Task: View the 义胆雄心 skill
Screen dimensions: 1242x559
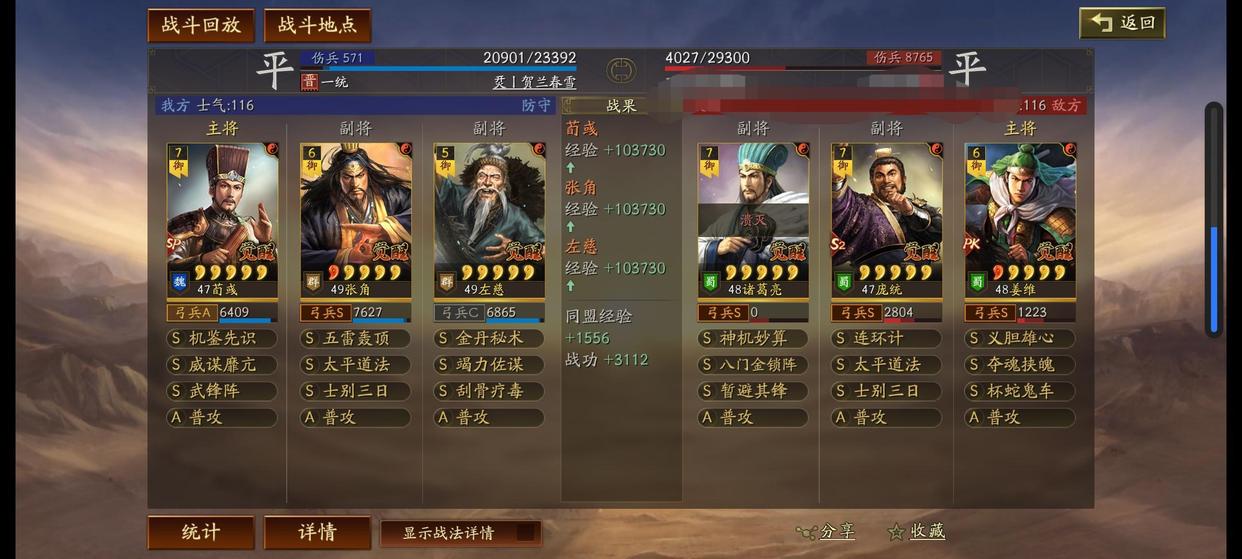Action: [1020, 339]
